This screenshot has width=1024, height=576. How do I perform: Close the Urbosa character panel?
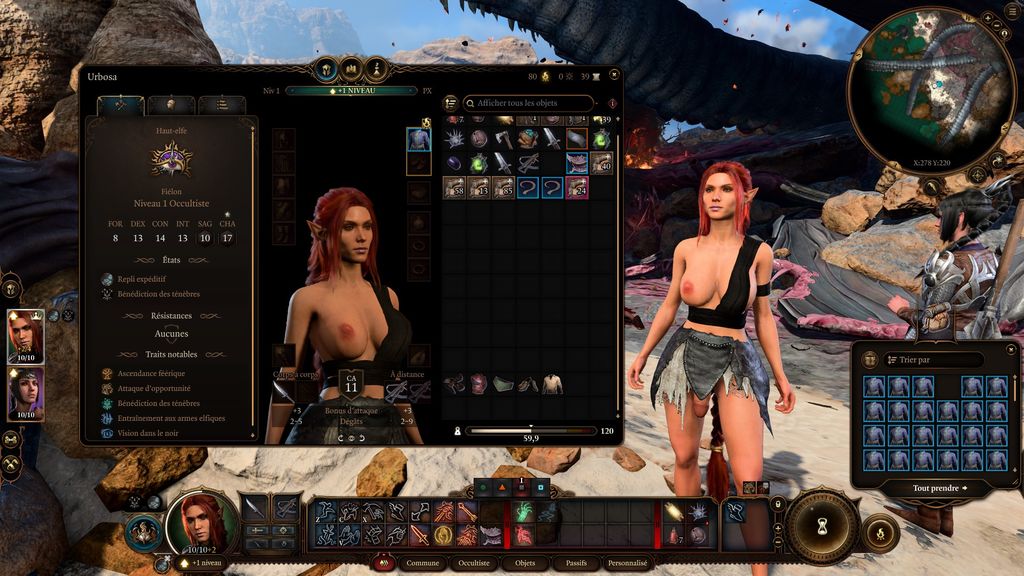(614, 75)
